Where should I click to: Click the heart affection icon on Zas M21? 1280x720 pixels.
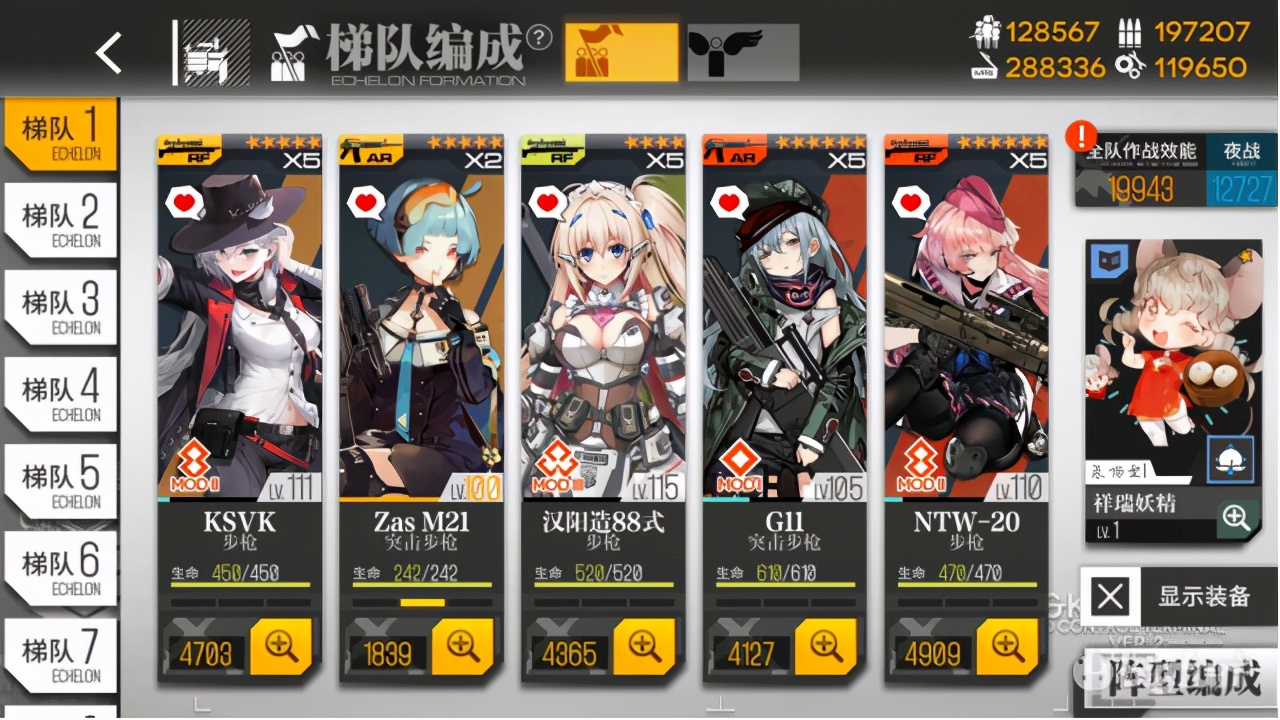tap(364, 201)
